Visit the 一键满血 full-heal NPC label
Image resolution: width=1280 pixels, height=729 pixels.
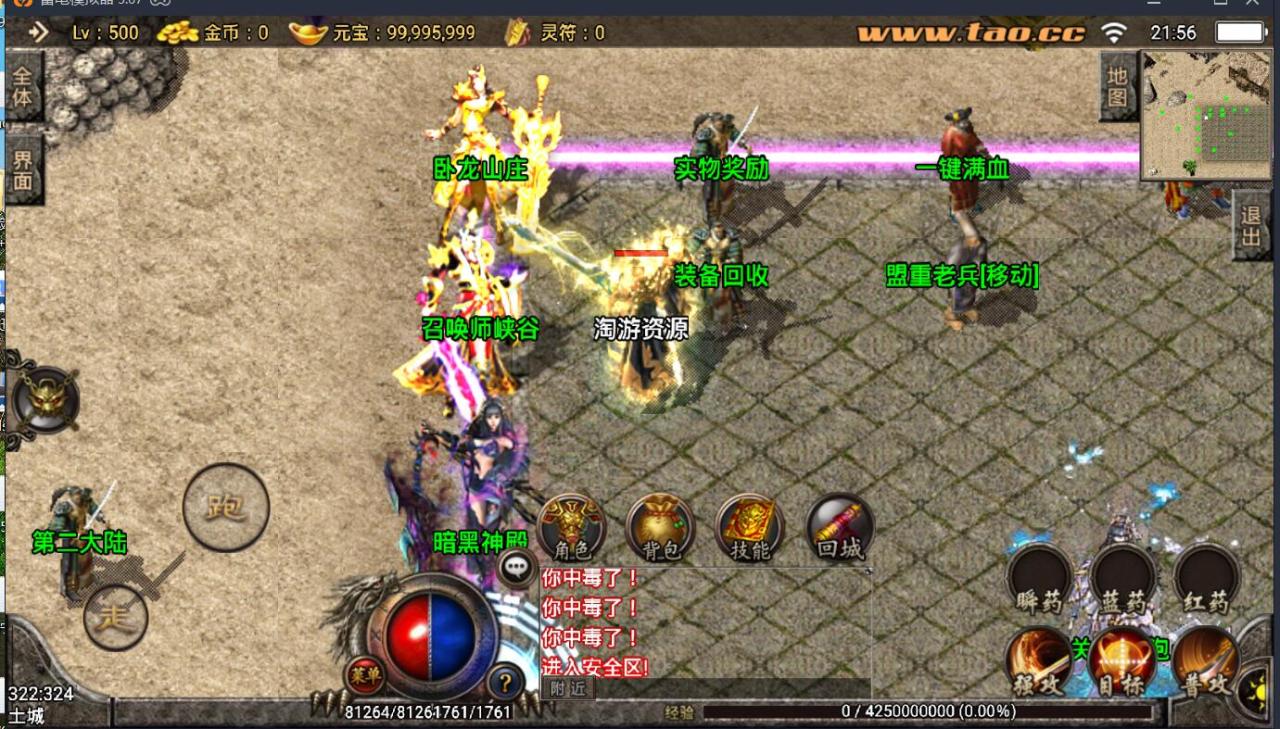[x=963, y=168]
